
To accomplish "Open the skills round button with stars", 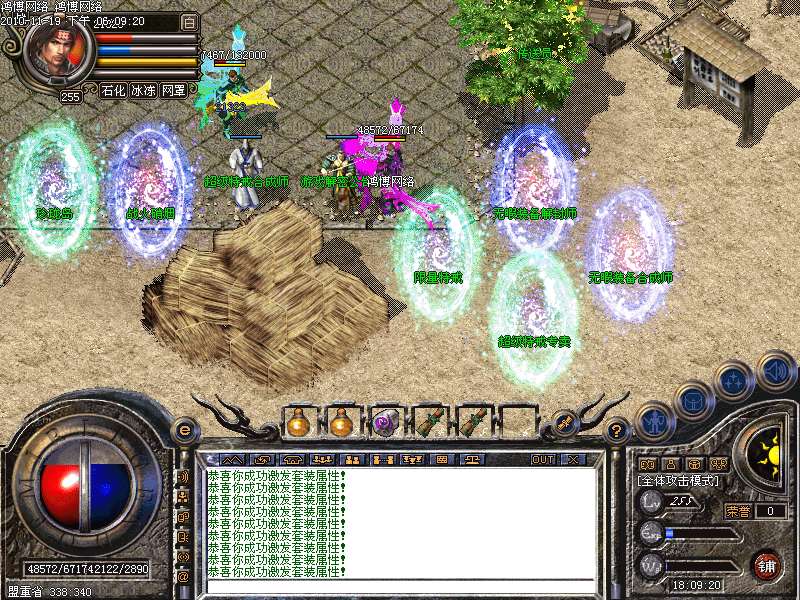I will [734, 381].
